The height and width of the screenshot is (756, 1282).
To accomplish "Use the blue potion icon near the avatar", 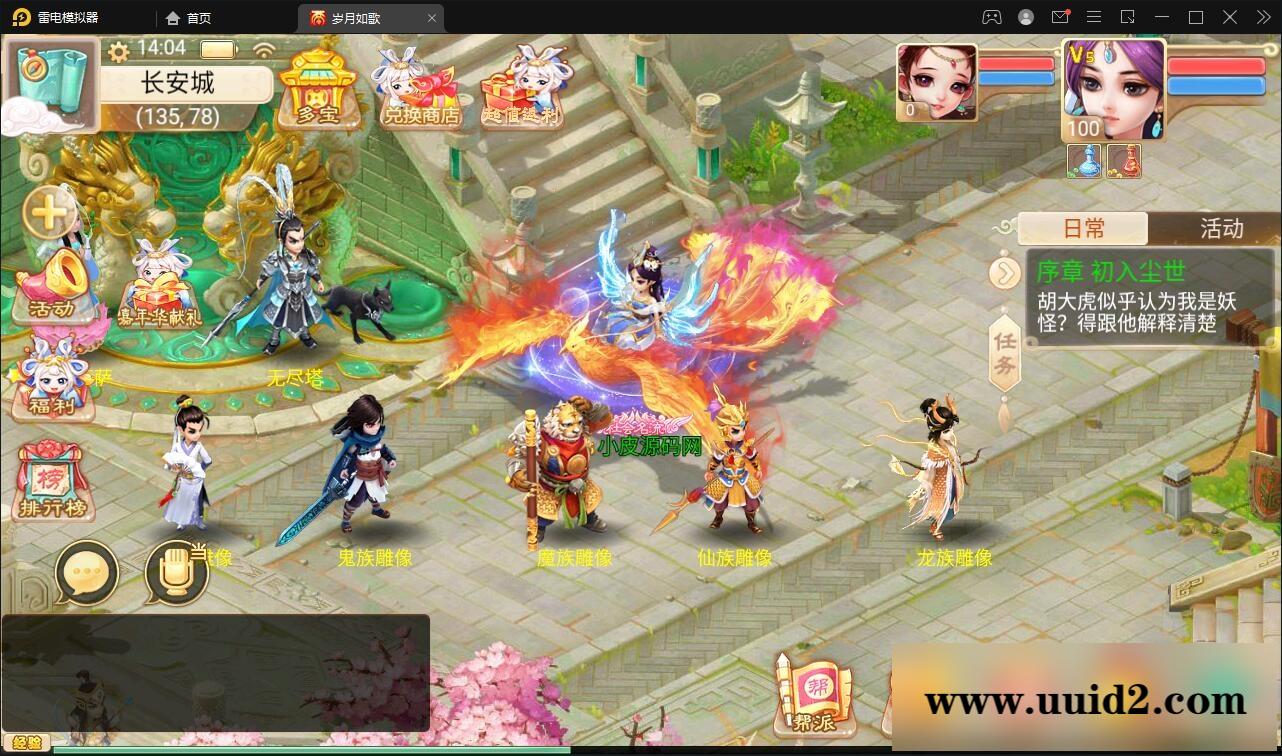I will tap(1083, 160).
